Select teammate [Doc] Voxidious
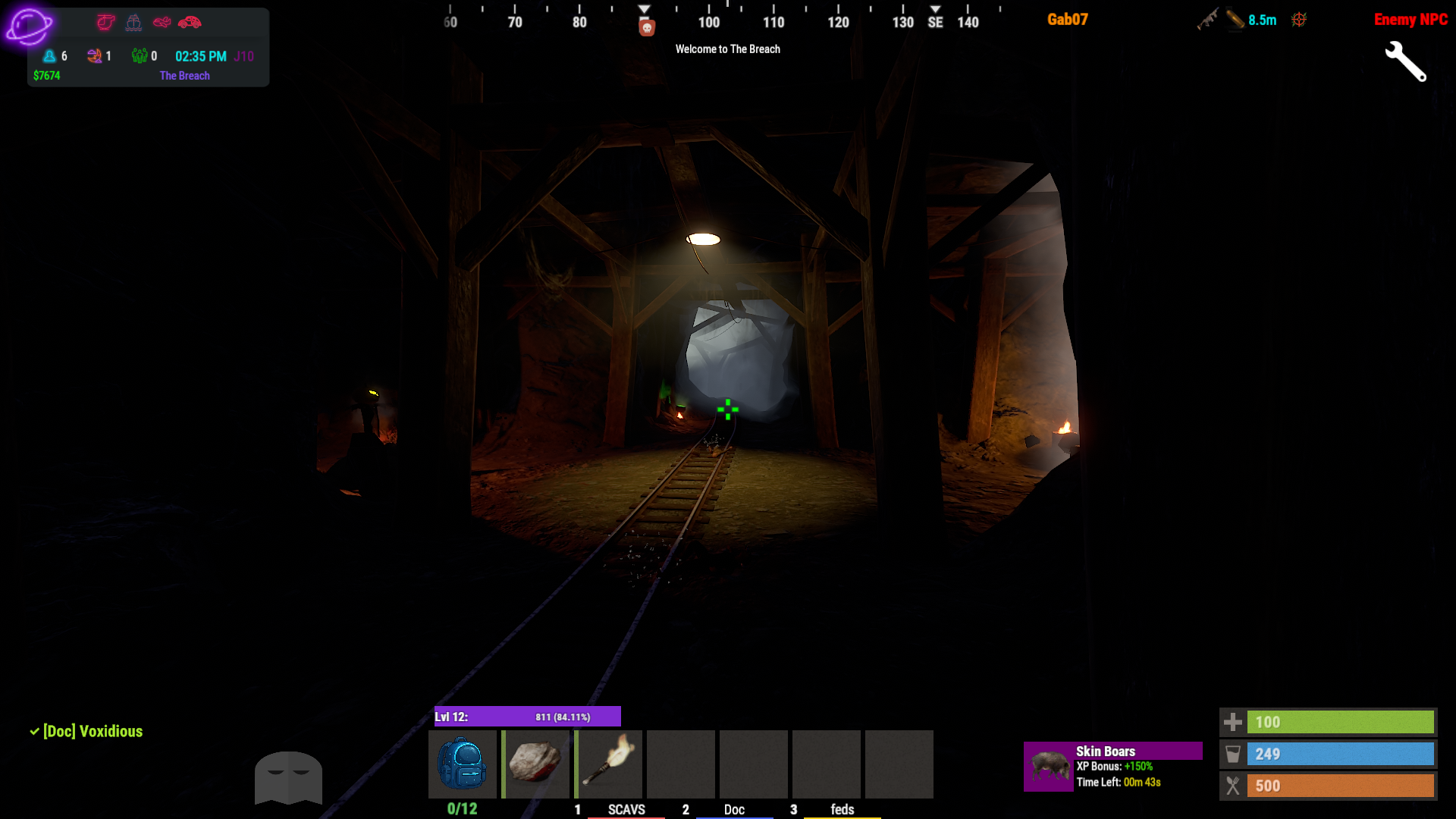1456x819 pixels. click(x=92, y=731)
